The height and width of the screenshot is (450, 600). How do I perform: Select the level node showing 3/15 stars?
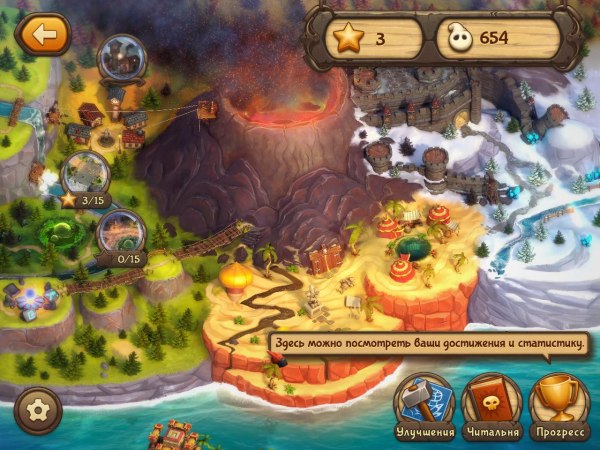(86, 175)
